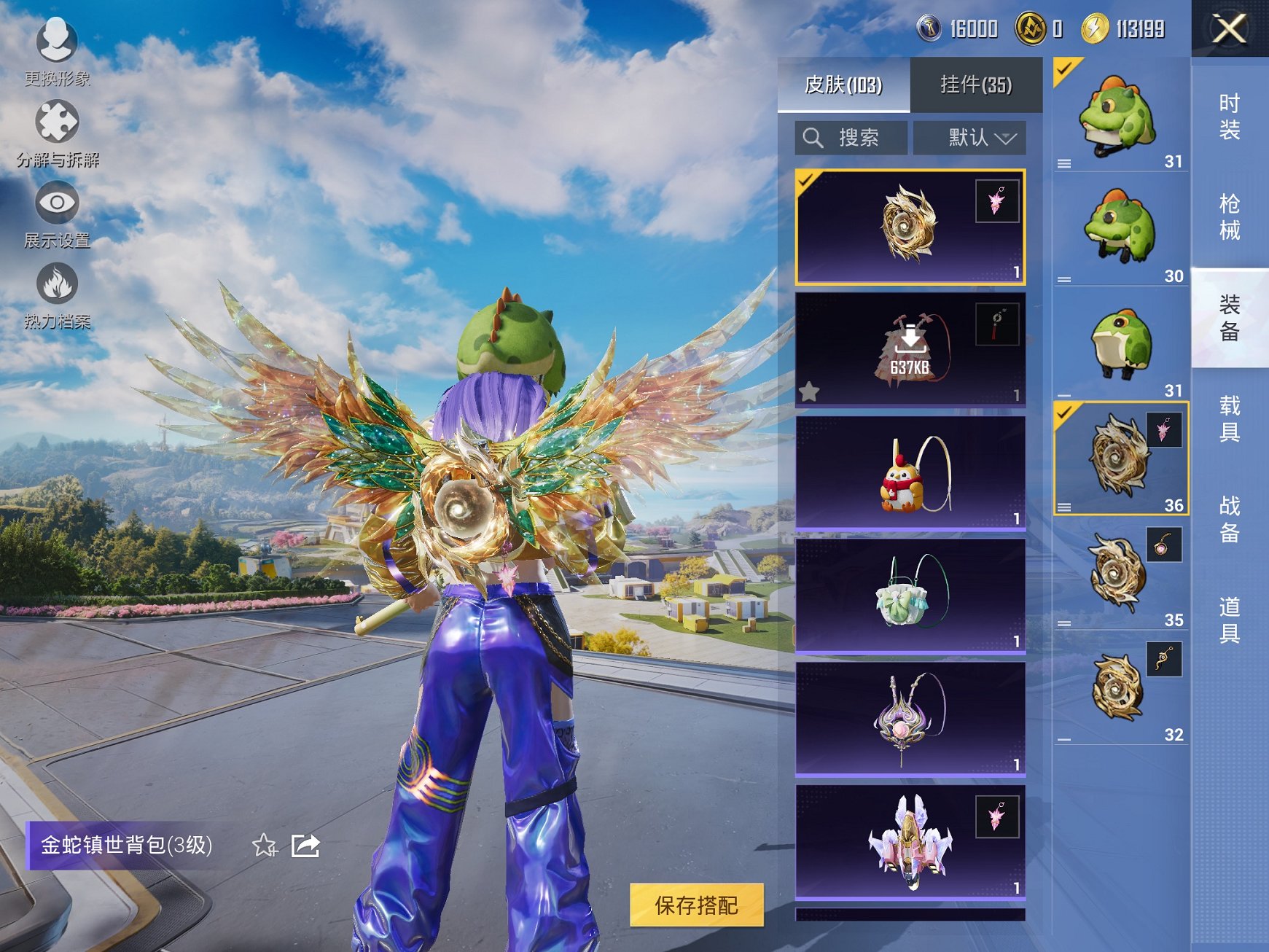Image resolution: width=1269 pixels, height=952 pixels.
Task: Select the 装备 equipment category
Action: click(1229, 318)
